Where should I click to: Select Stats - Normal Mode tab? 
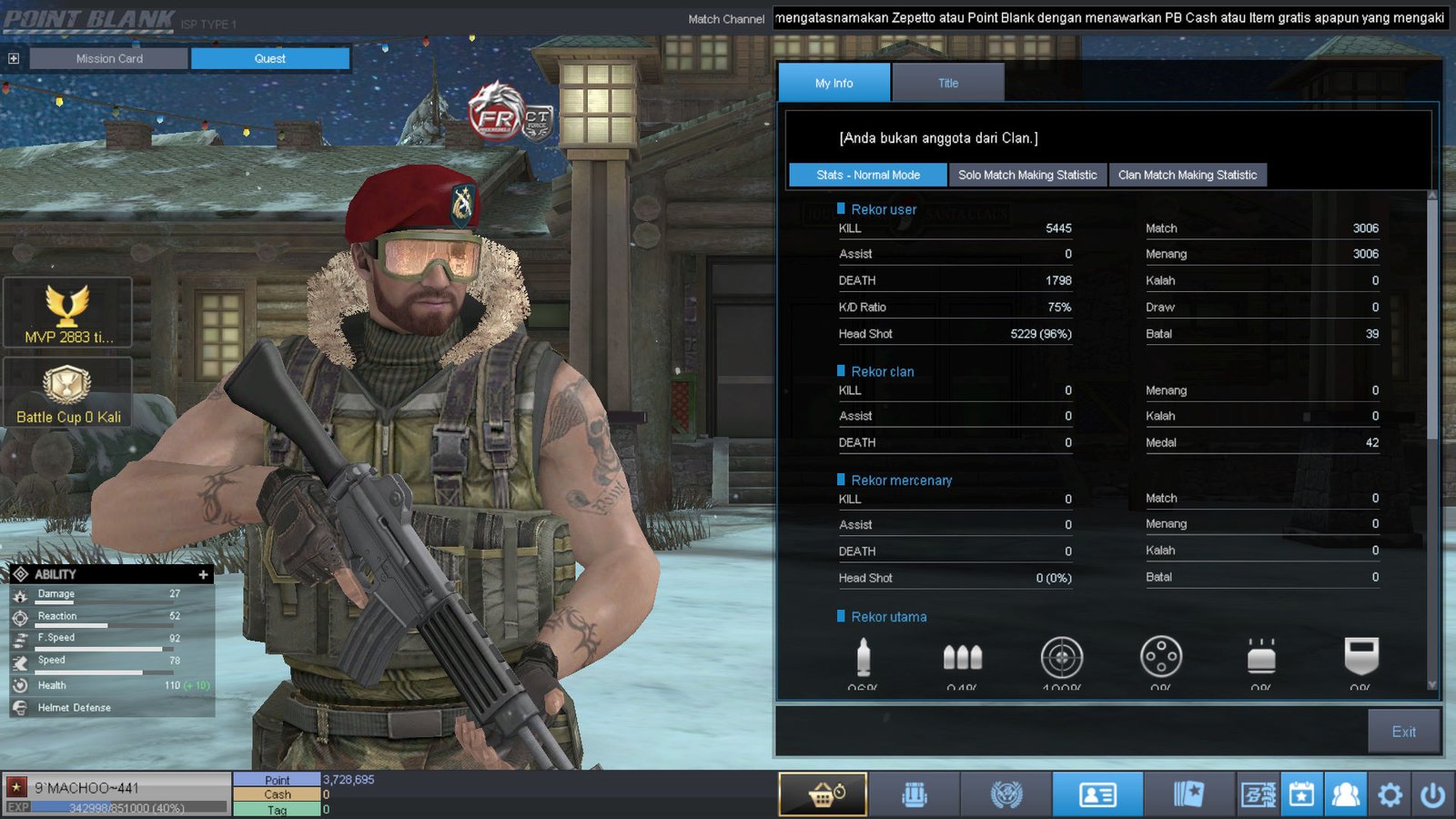coord(867,175)
